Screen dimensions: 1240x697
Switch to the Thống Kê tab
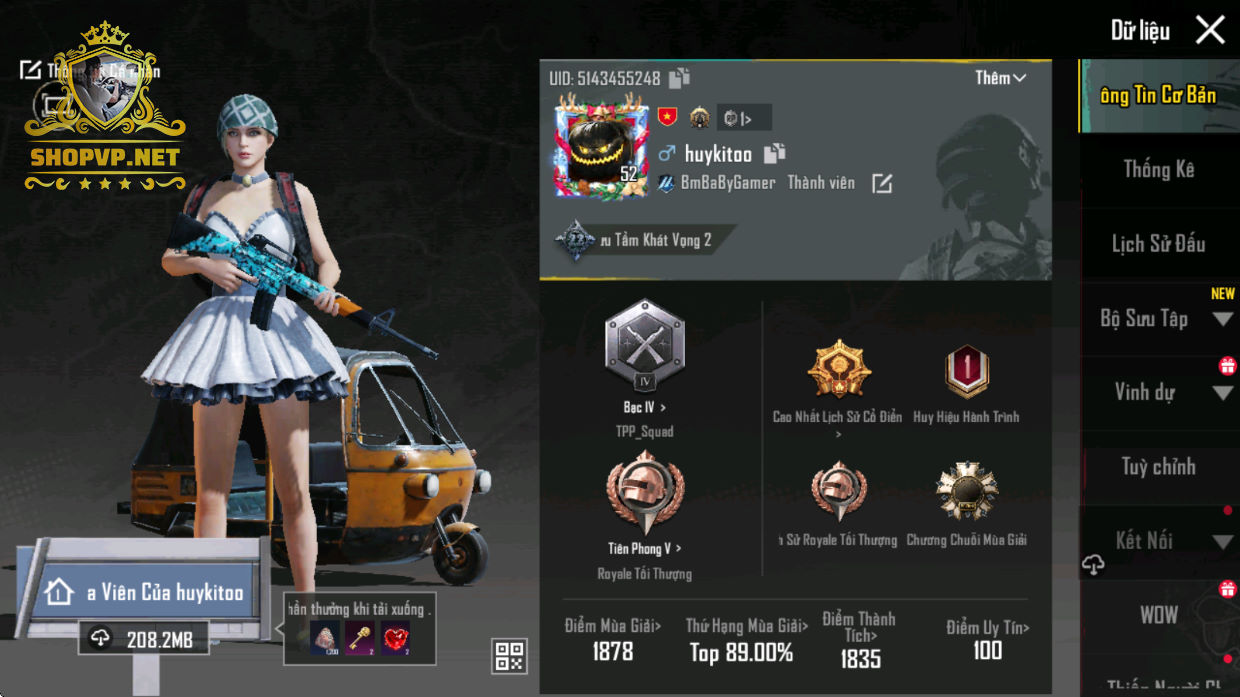(x=1158, y=169)
